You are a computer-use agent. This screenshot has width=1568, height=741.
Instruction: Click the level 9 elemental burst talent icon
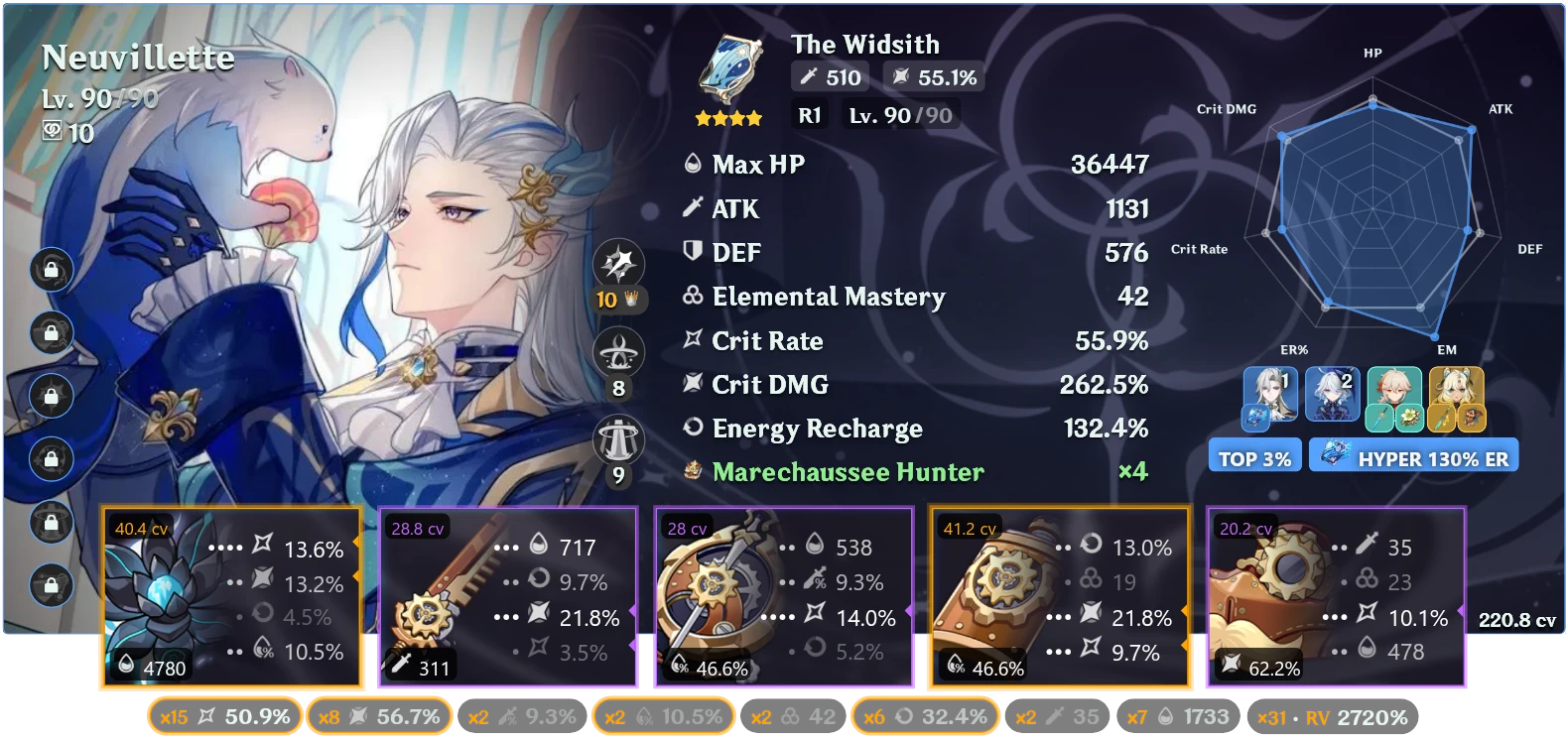click(620, 437)
